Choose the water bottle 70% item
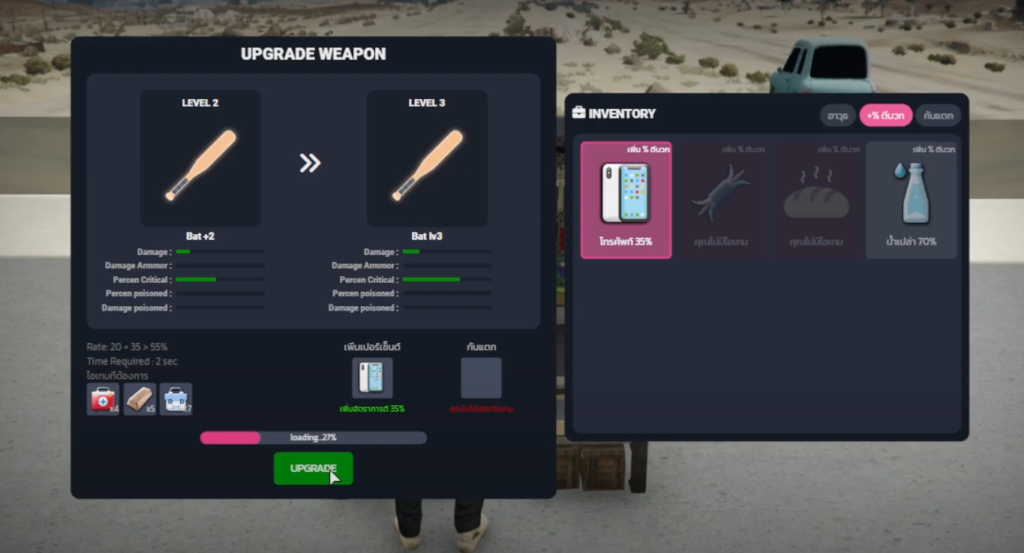 point(911,200)
